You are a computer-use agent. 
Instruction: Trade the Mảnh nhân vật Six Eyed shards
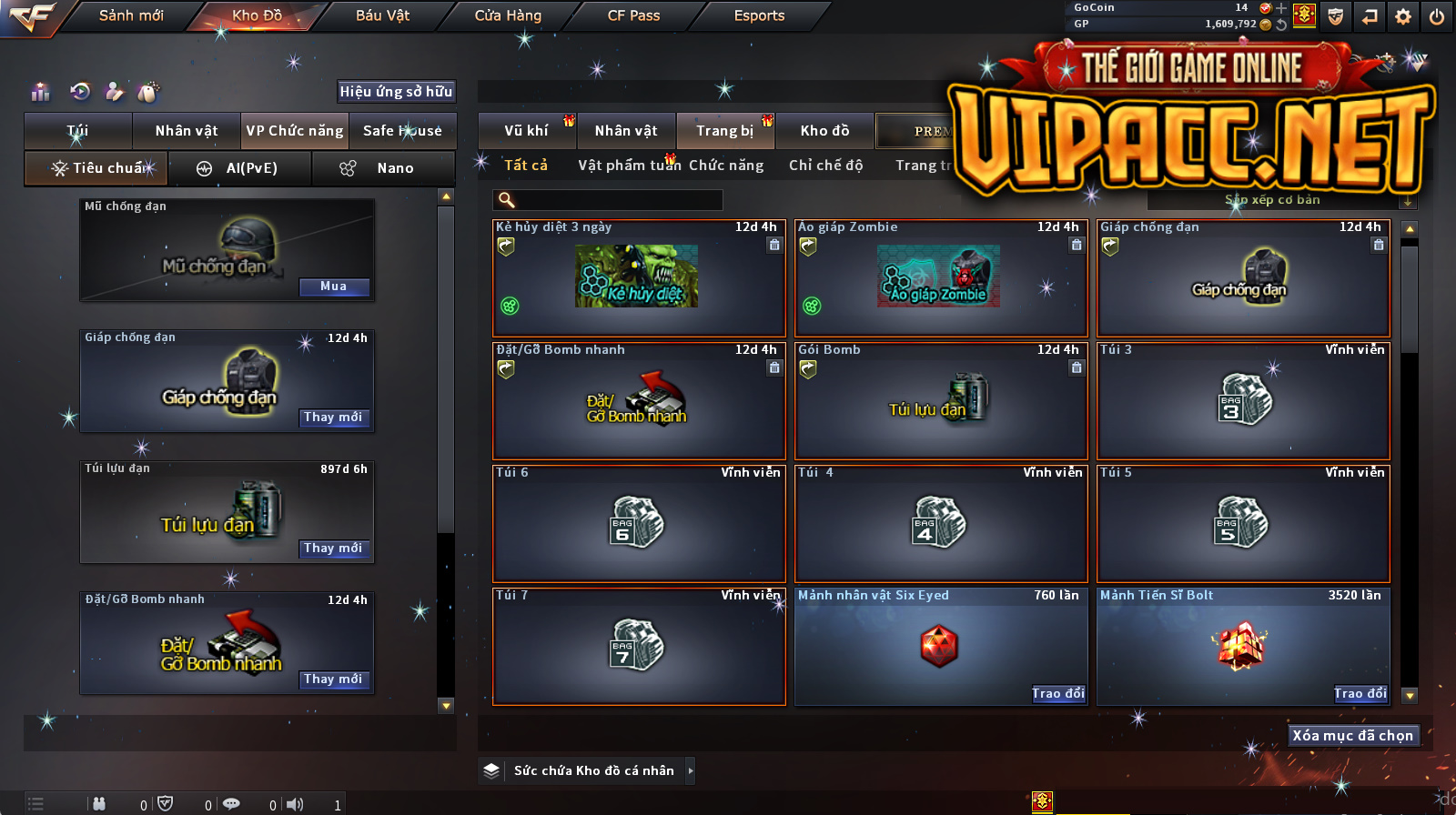click(1057, 694)
